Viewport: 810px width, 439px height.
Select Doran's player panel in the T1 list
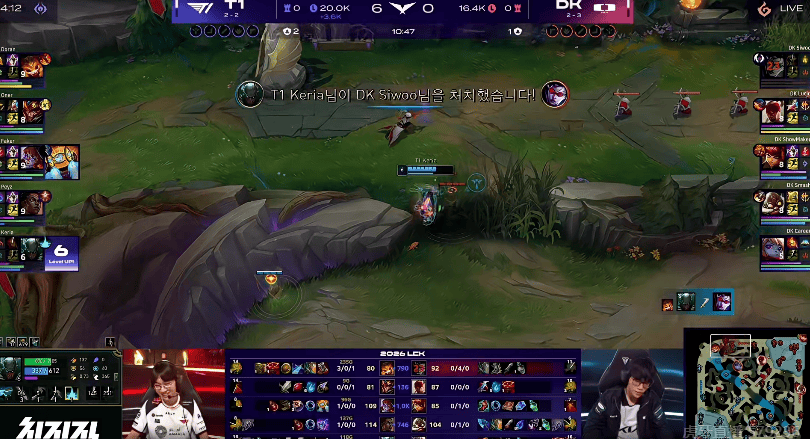click(x=24, y=67)
